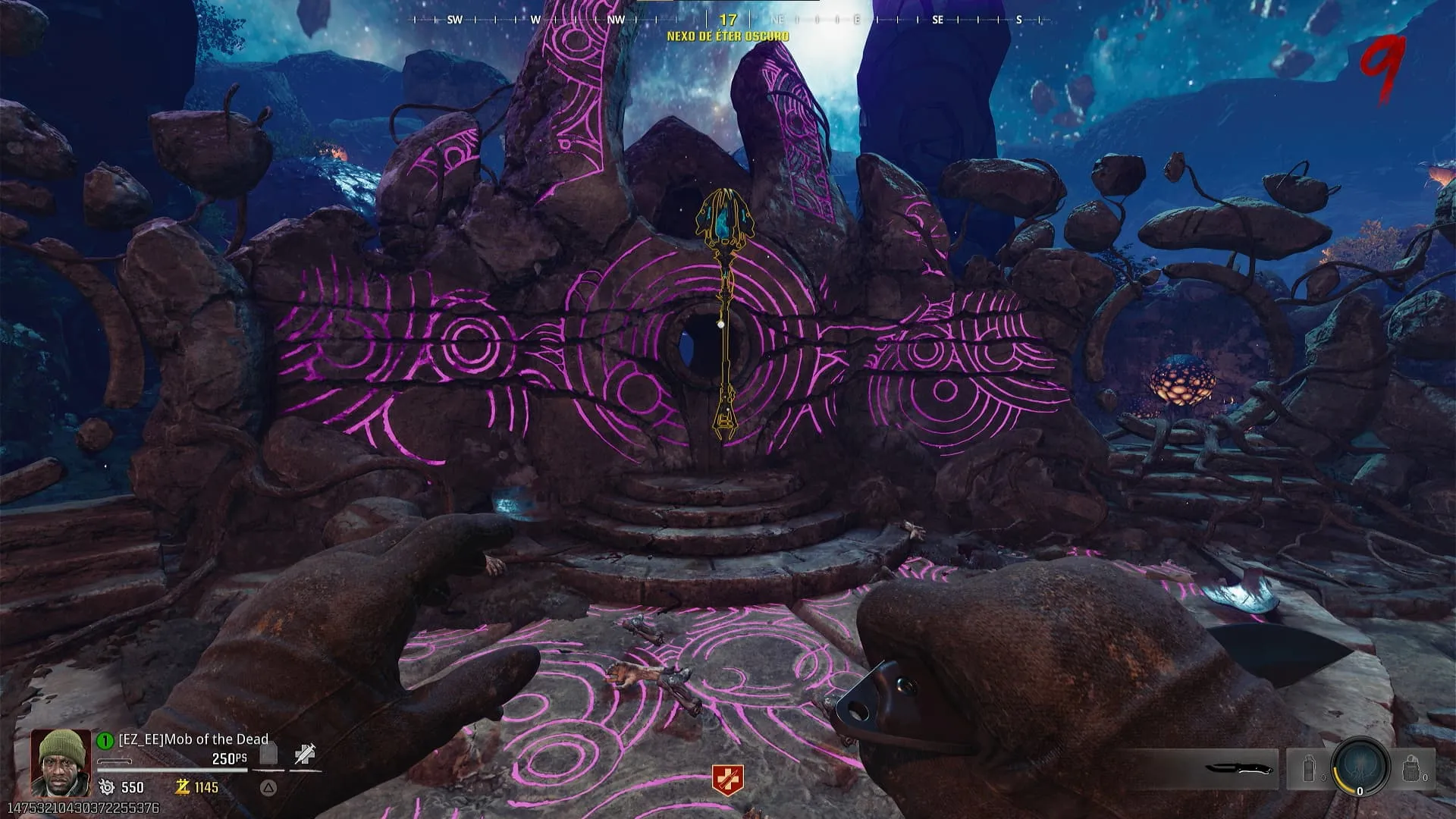This screenshot has width=1456, height=819.
Task: Click the red perk shield icon
Action: click(x=727, y=780)
